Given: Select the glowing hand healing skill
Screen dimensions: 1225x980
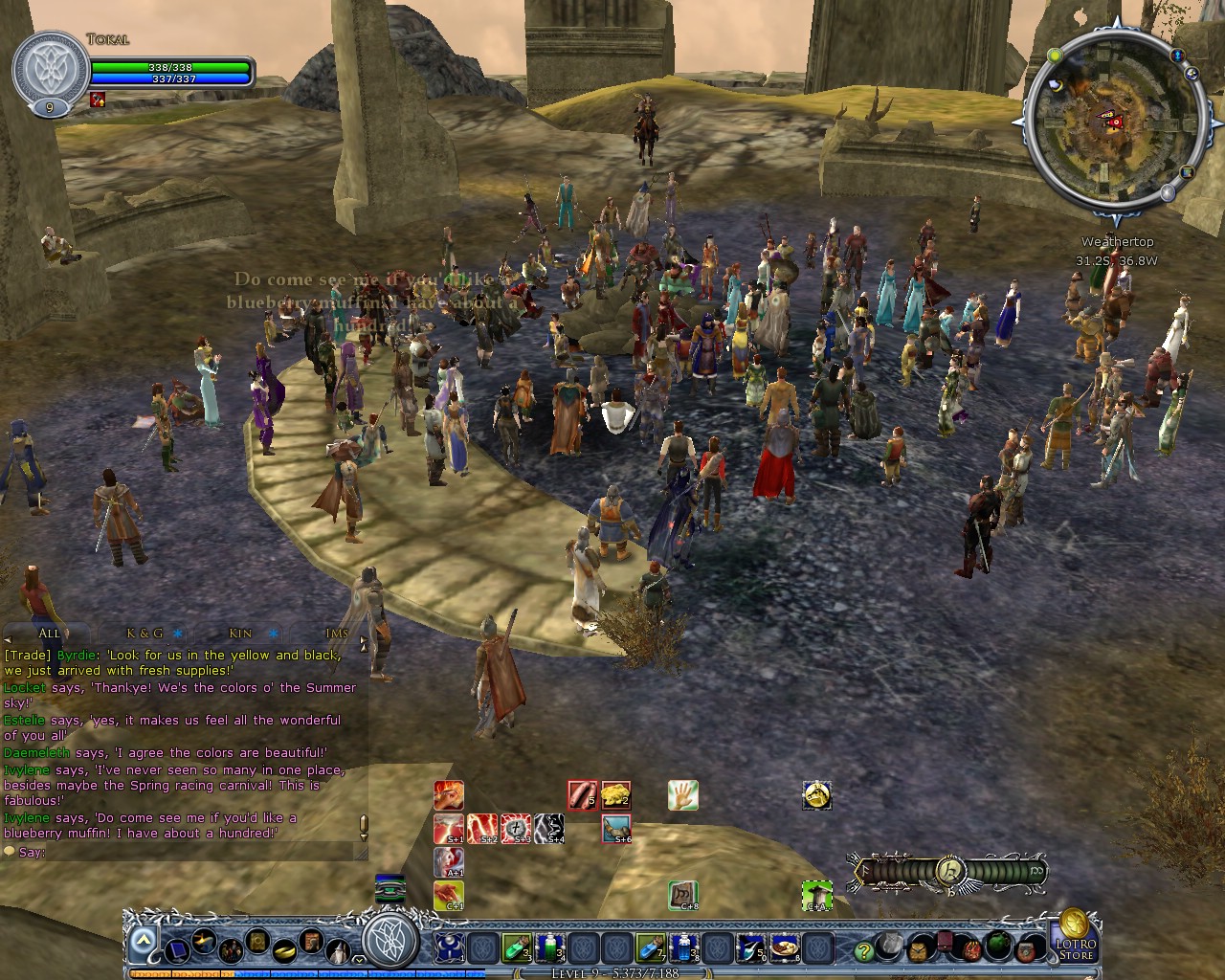Looking at the screenshot, I should 682,795.
